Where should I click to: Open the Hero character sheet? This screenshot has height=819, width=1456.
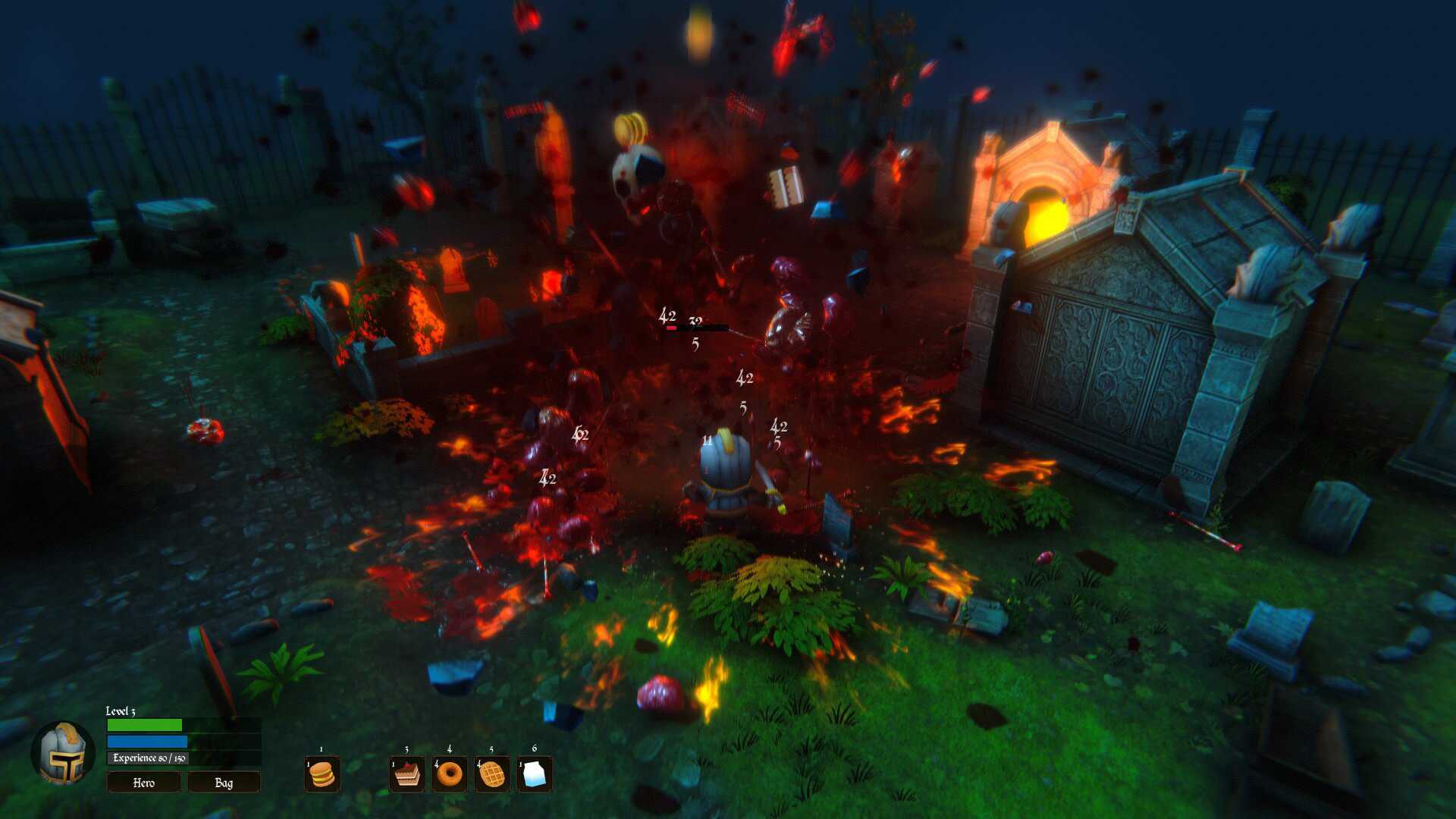(144, 782)
